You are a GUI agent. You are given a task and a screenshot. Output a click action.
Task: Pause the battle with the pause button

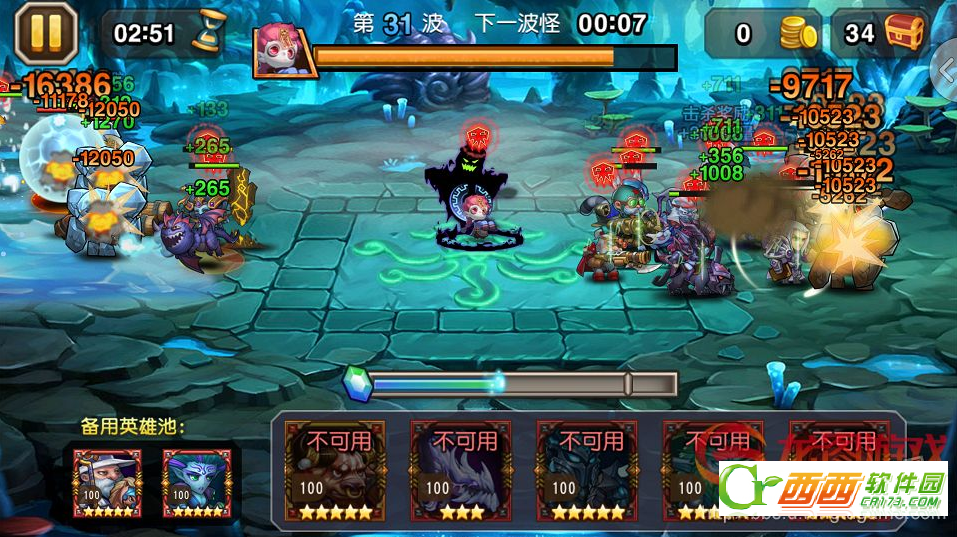[45, 32]
